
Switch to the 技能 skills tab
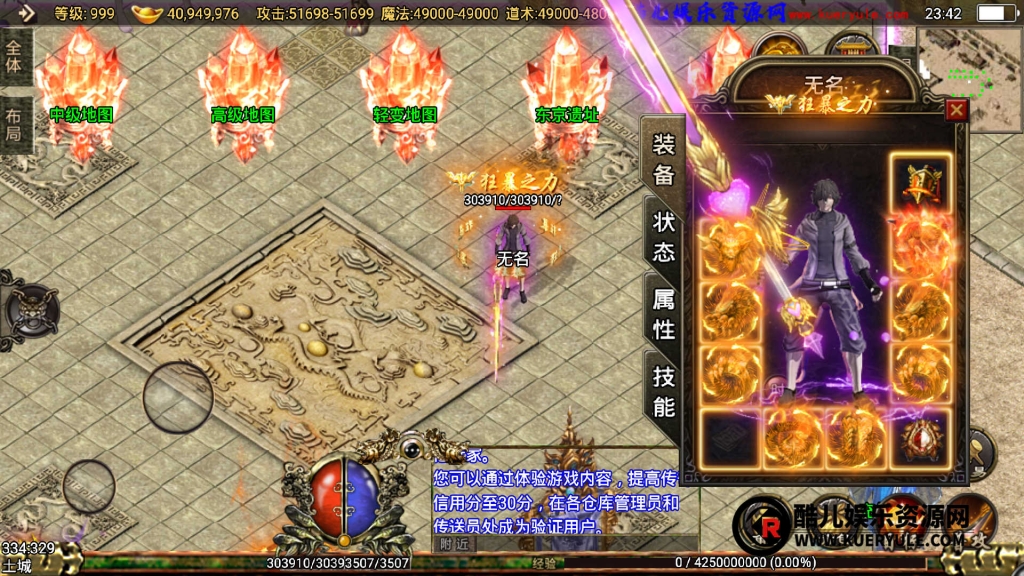664,391
